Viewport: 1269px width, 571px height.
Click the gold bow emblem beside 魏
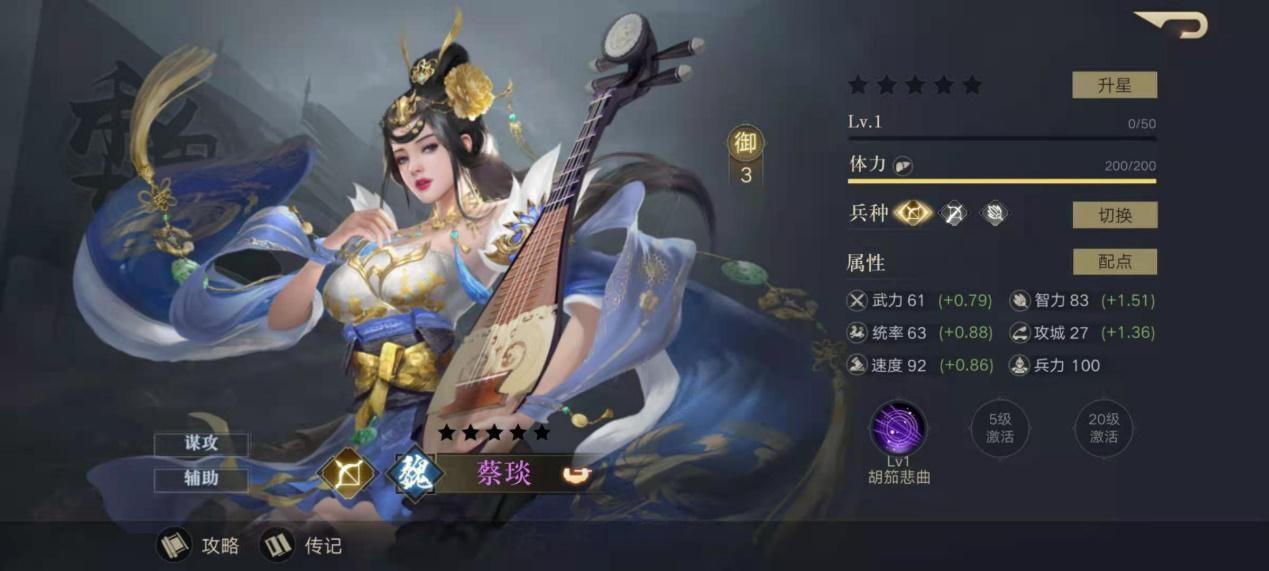pyautogui.click(x=348, y=473)
